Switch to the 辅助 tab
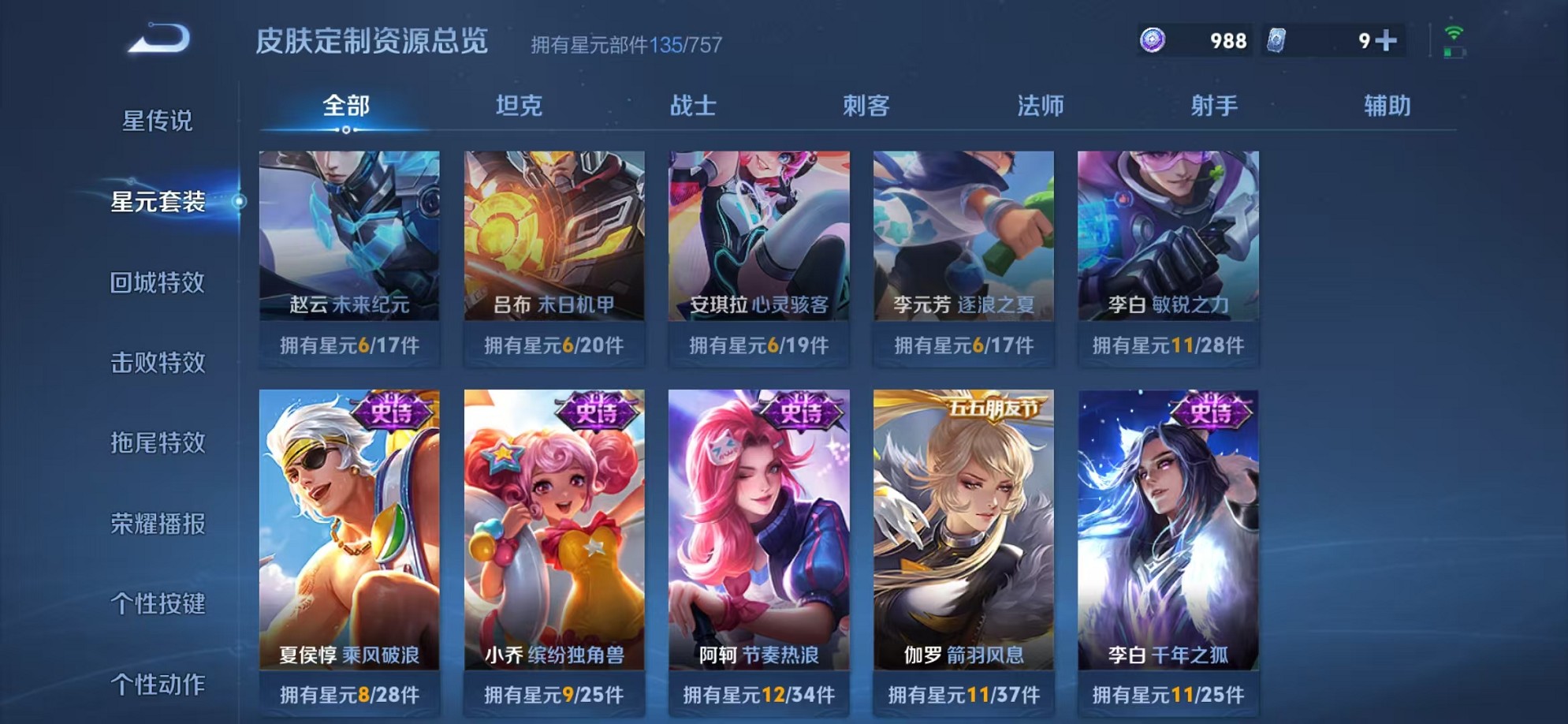This screenshot has width=1568, height=724. coord(1386,105)
